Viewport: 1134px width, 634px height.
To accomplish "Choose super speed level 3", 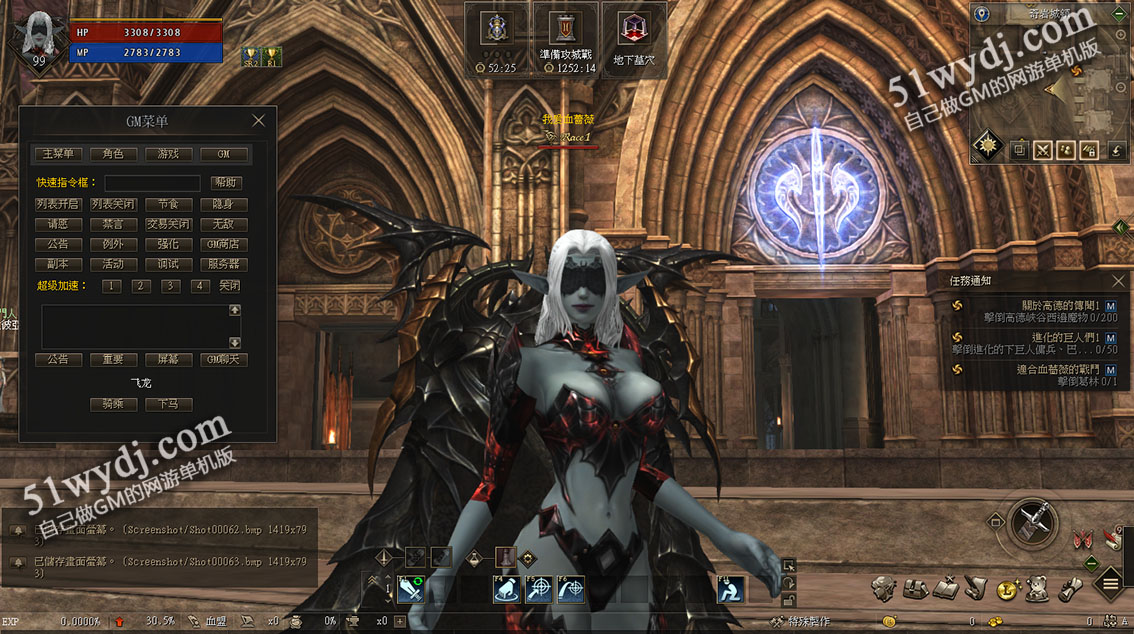I will tap(171, 286).
